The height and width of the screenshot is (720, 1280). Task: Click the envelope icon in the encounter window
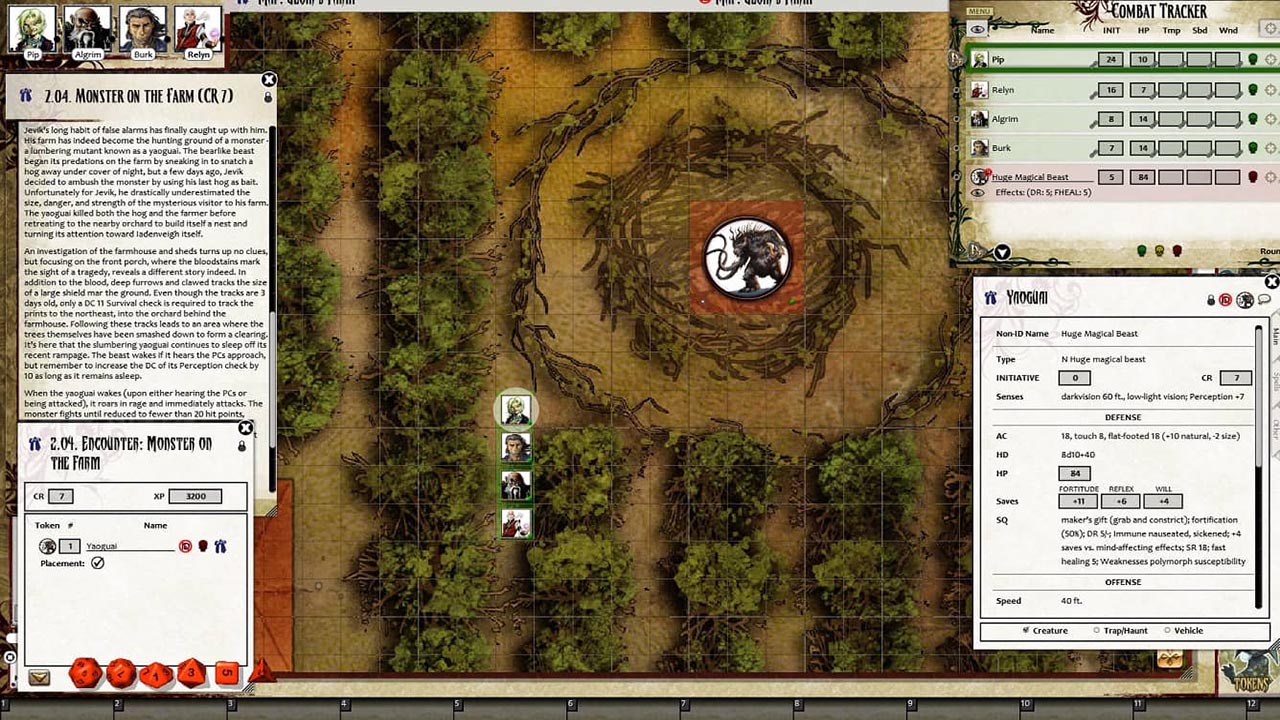[x=40, y=676]
